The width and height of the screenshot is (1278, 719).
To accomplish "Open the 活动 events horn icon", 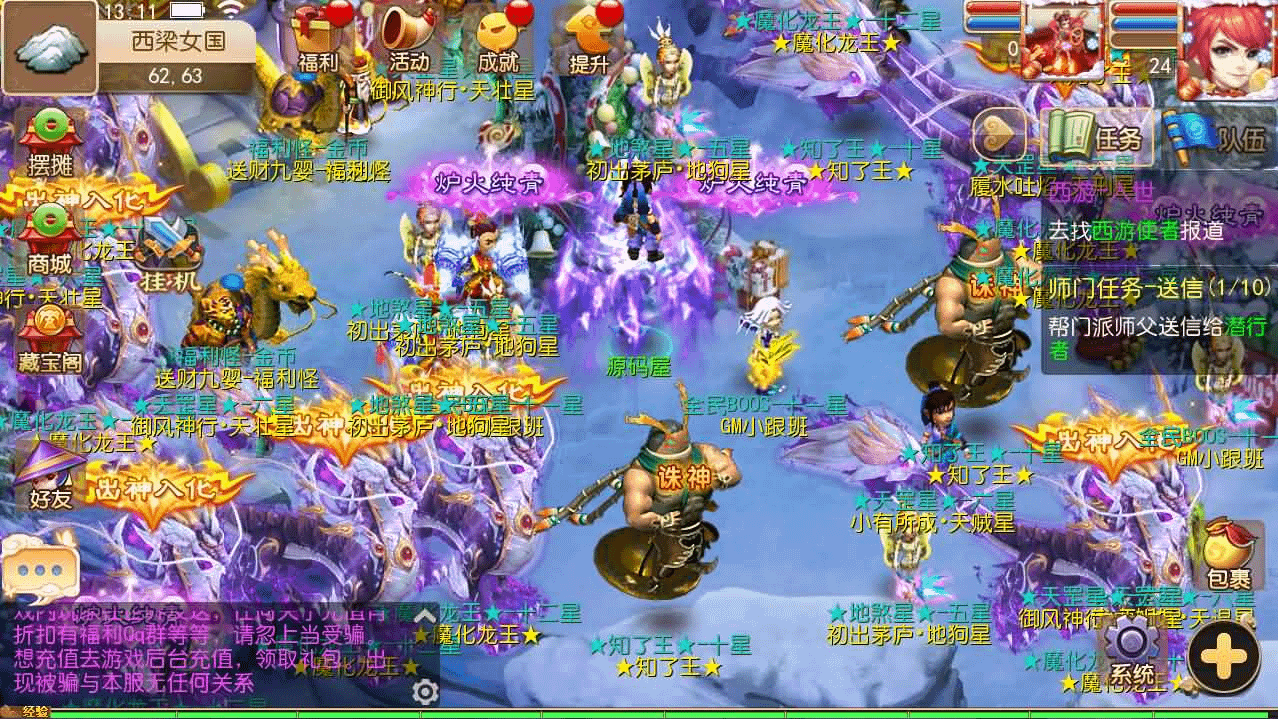I will (x=409, y=40).
